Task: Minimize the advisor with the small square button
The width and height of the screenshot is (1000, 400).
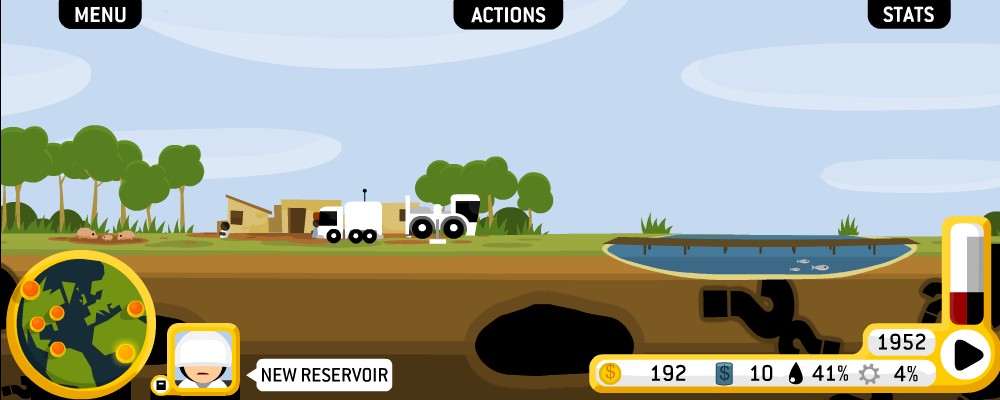Action: [159, 384]
